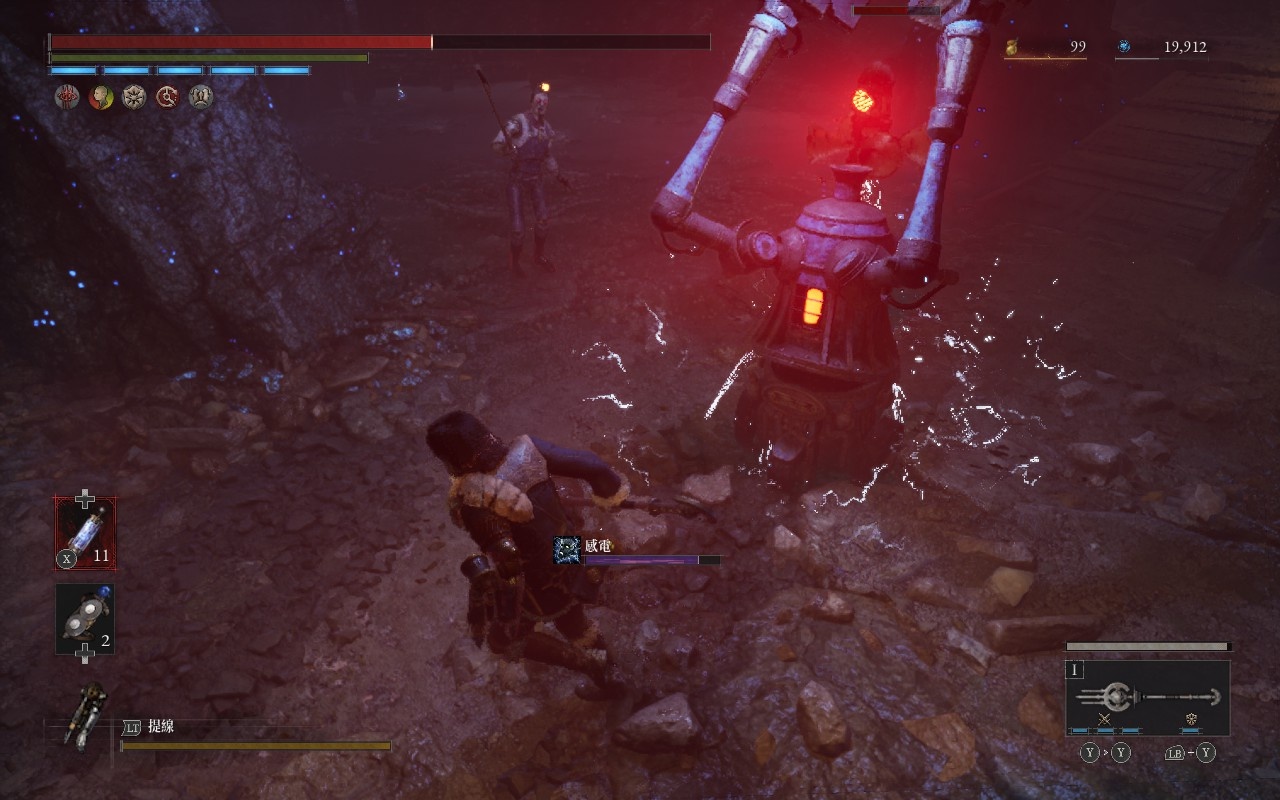Click the shield Fable Art icon
Screen dimensions: 1280x800
(1192, 719)
